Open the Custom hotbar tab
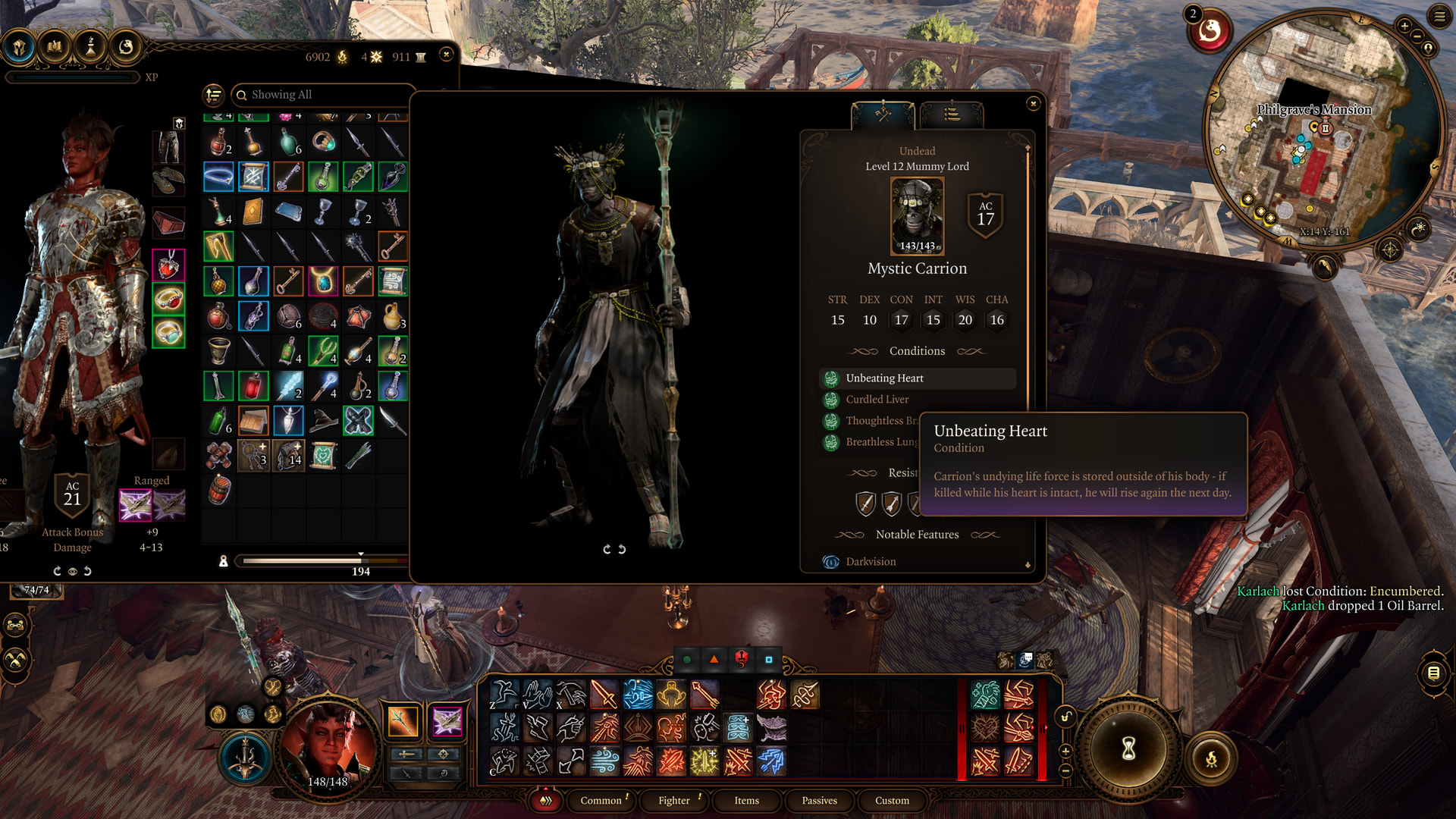Image resolution: width=1456 pixels, height=819 pixels. click(x=892, y=801)
